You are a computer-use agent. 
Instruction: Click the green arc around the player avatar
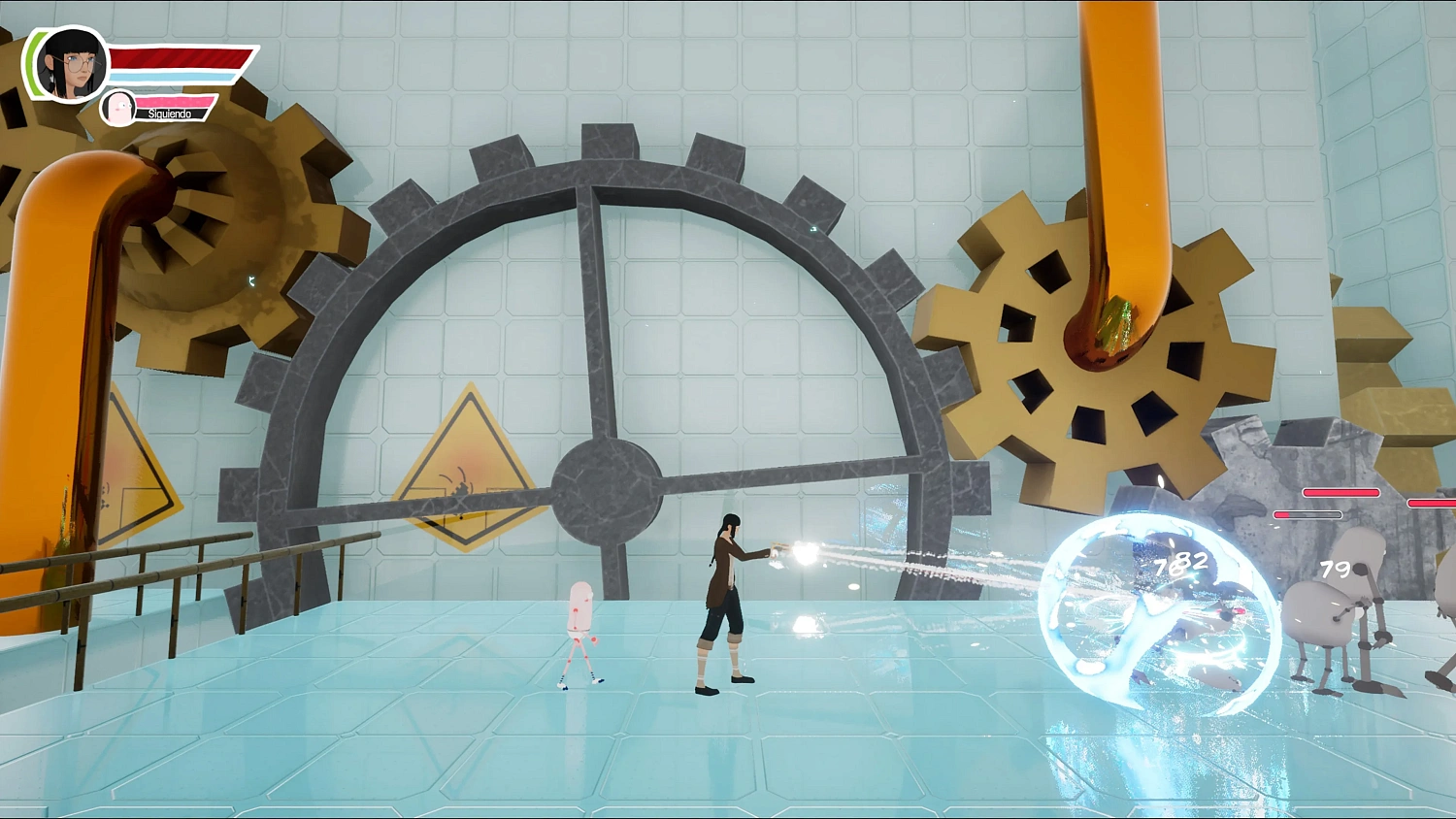pyautogui.click(x=34, y=63)
